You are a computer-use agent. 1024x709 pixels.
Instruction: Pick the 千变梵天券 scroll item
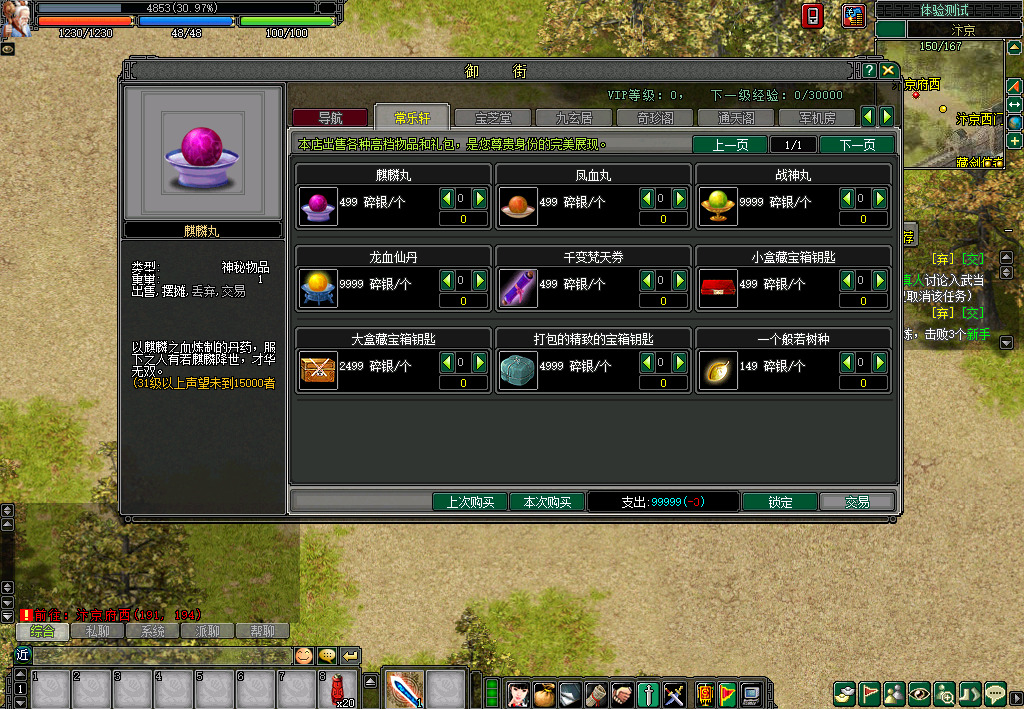pyautogui.click(x=518, y=288)
